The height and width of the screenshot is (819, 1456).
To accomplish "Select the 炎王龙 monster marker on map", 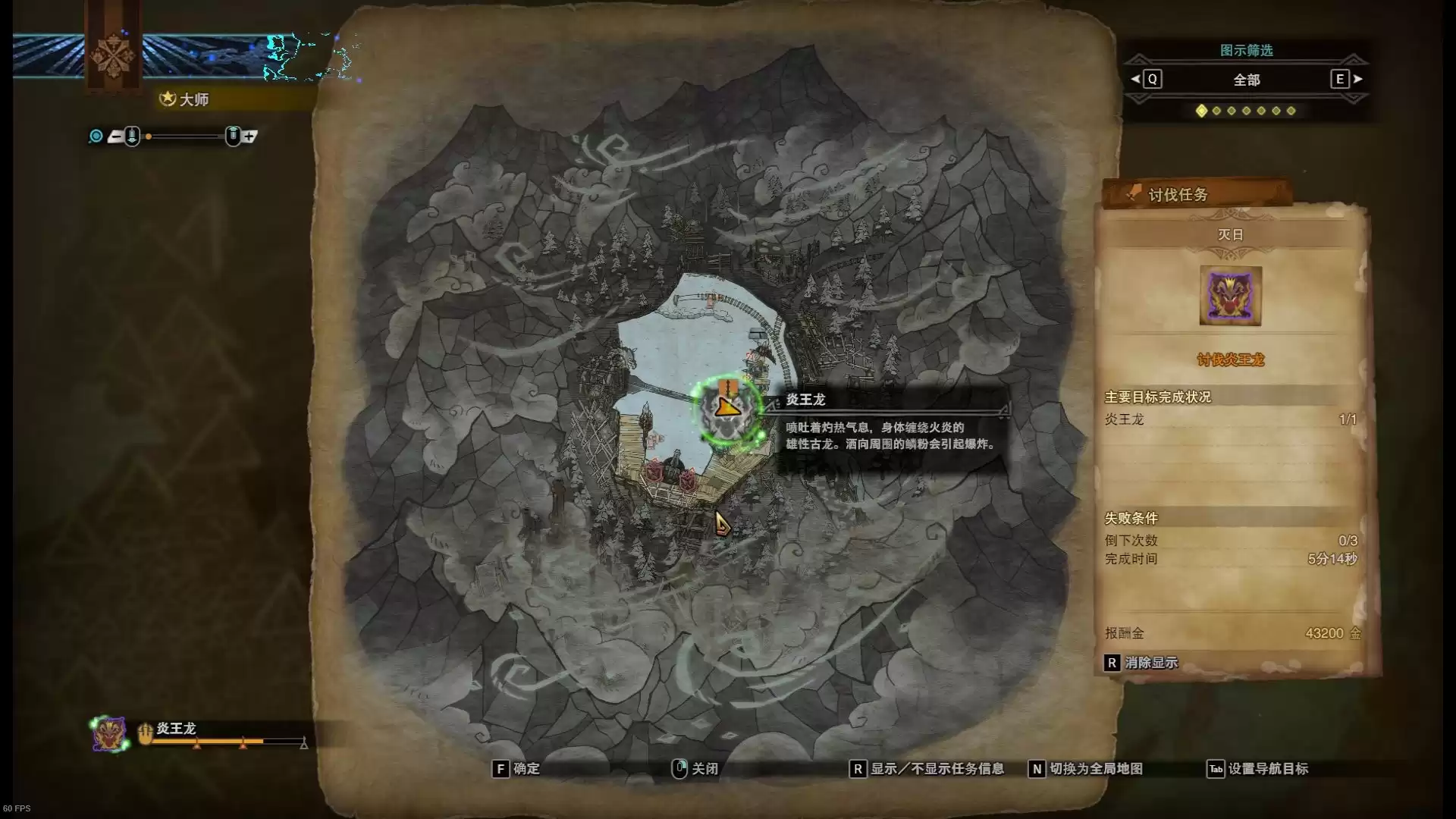I will [727, 410].
